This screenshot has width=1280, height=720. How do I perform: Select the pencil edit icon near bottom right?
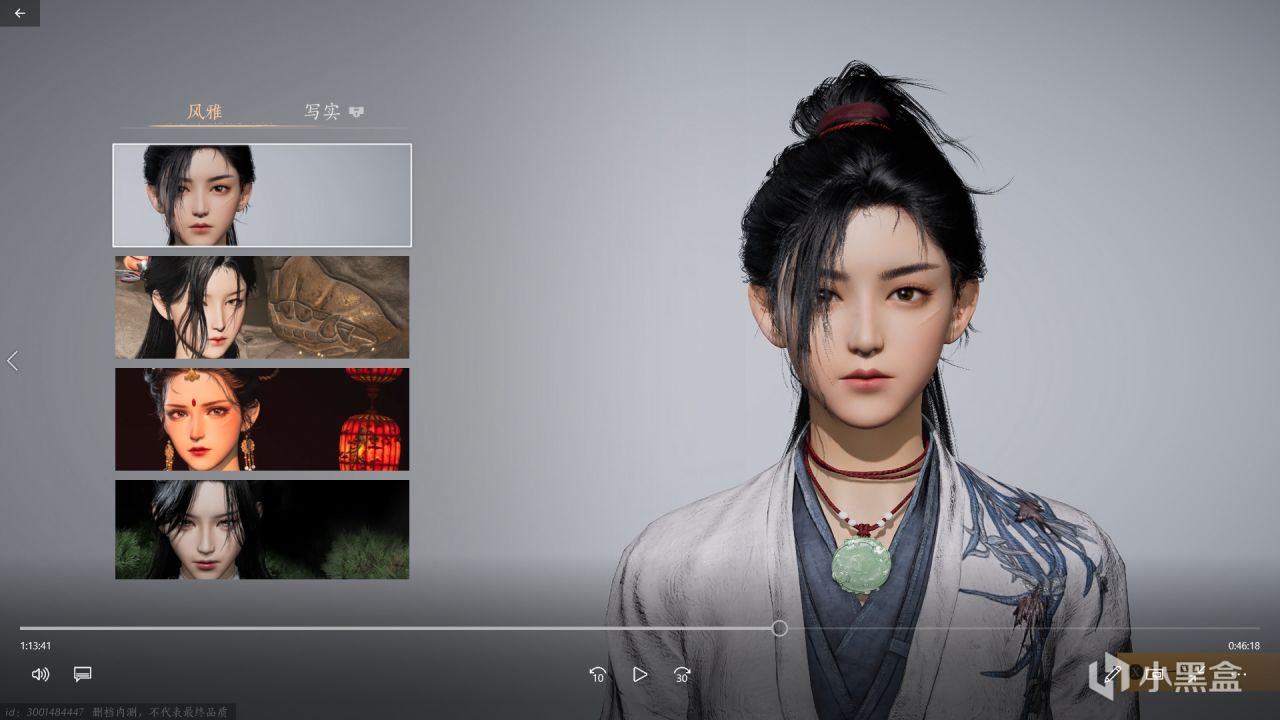click(1113, 675)
